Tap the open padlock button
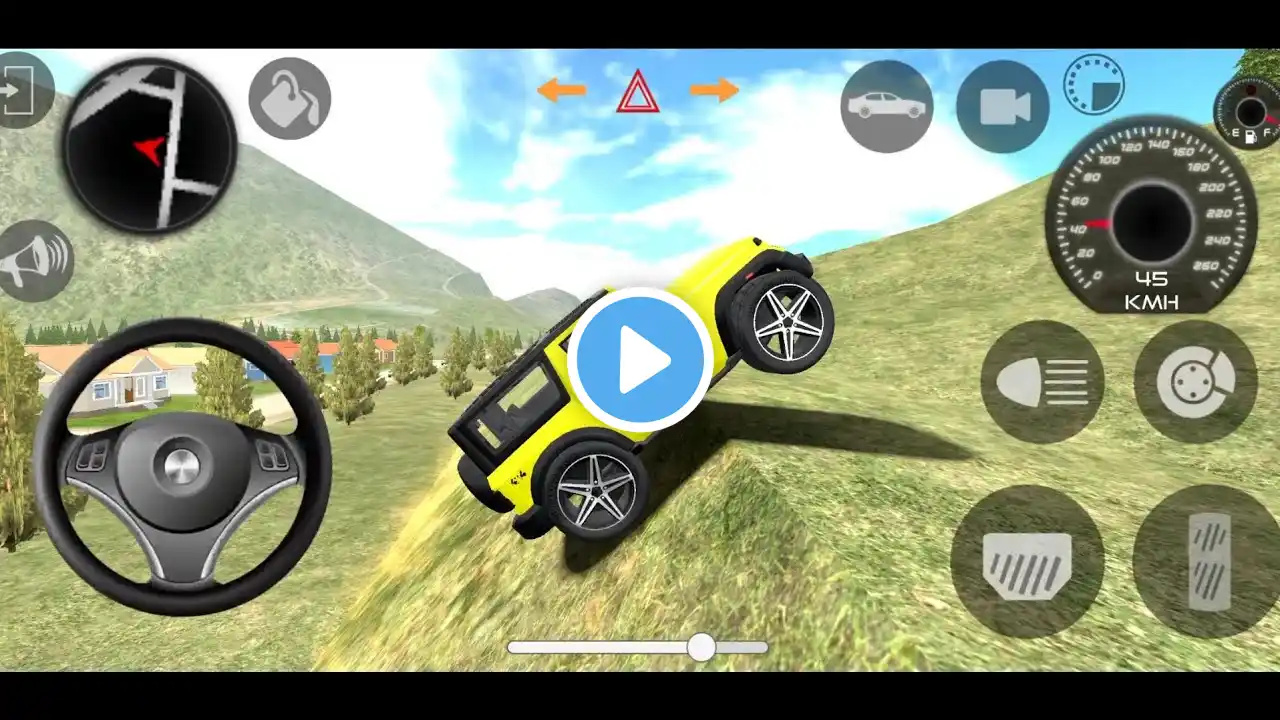 [x=289, y=98]
